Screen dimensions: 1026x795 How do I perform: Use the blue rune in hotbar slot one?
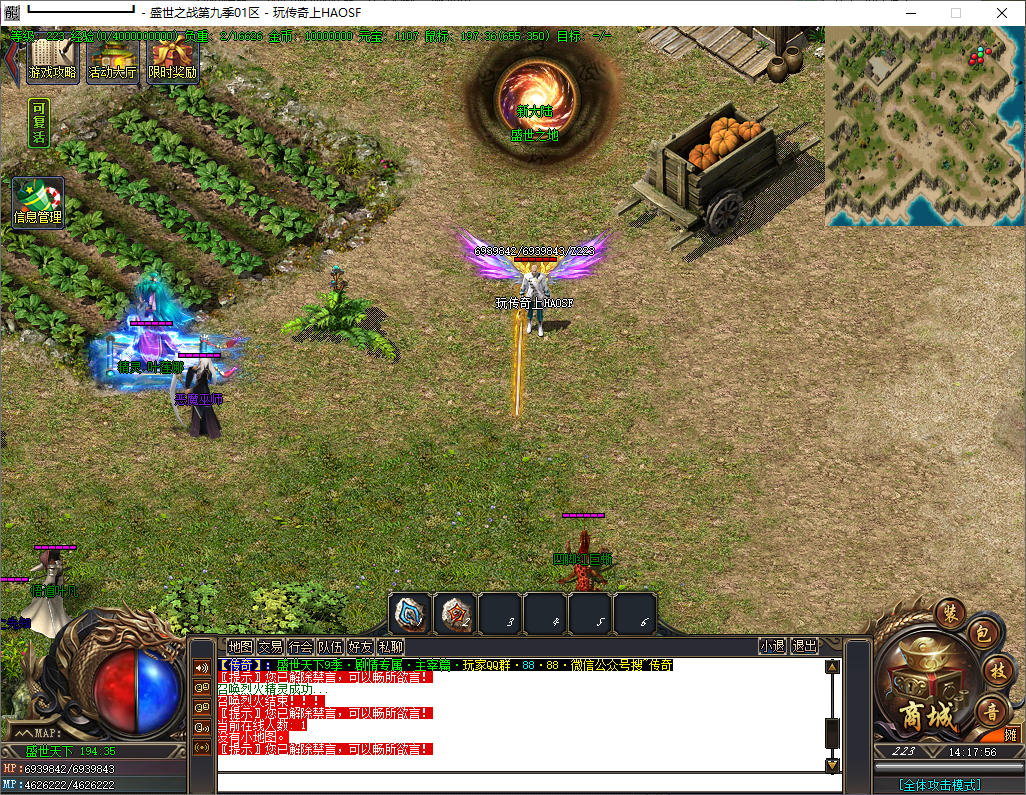[x=410, y=613]
